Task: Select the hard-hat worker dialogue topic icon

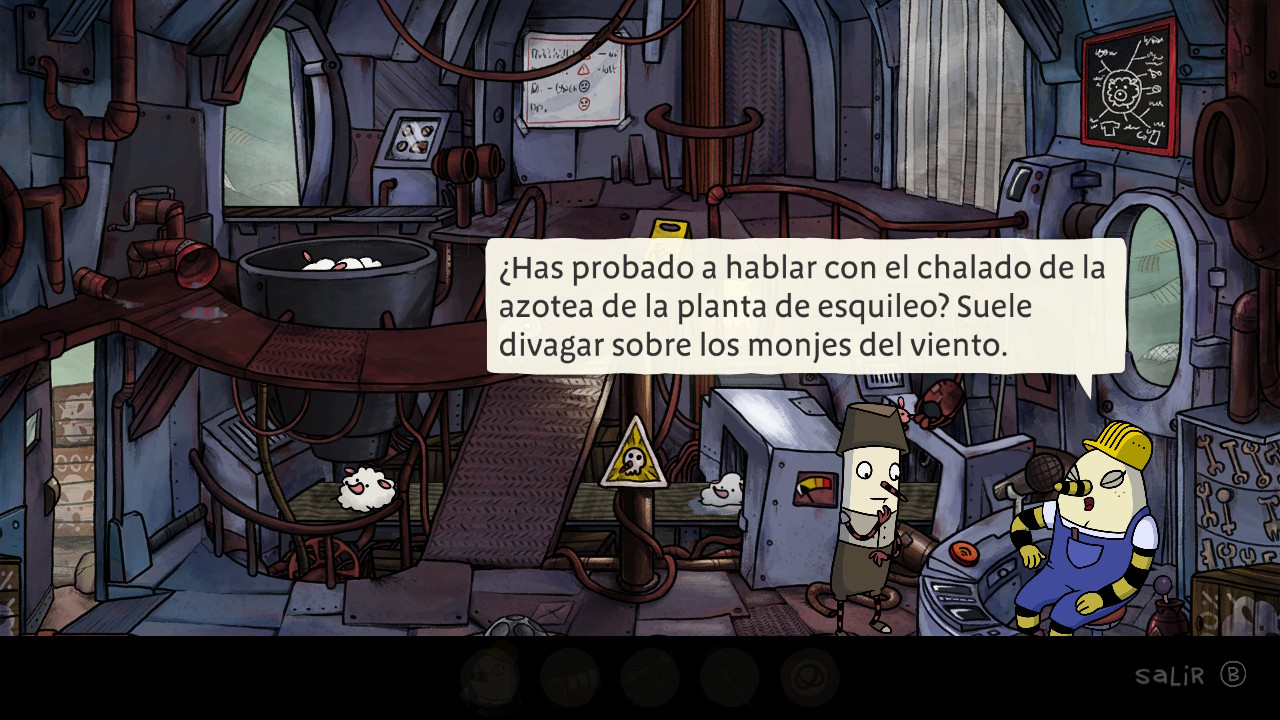Action: point(490,677)
